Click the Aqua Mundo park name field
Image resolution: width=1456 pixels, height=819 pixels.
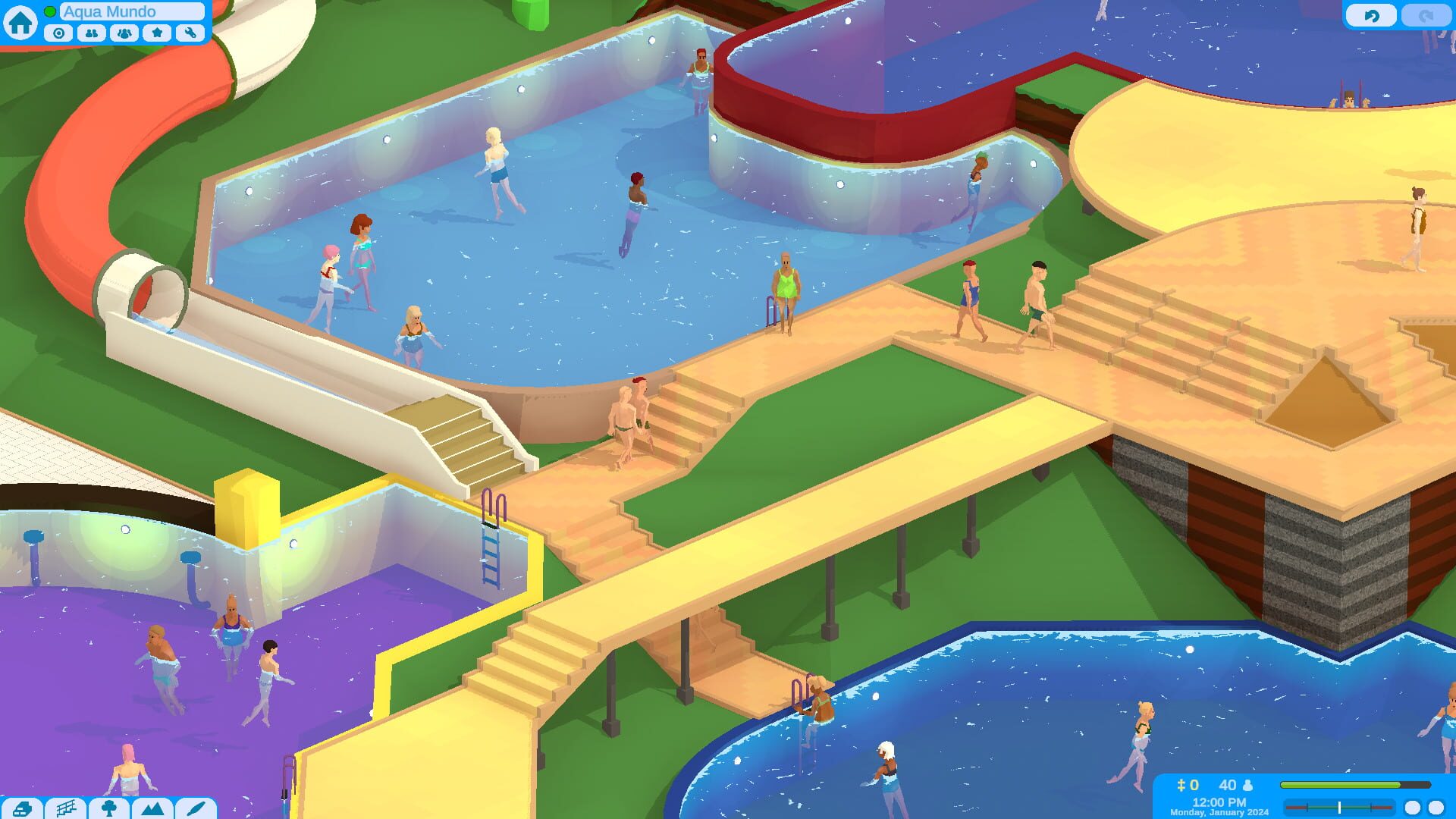[x=130, y=11]
